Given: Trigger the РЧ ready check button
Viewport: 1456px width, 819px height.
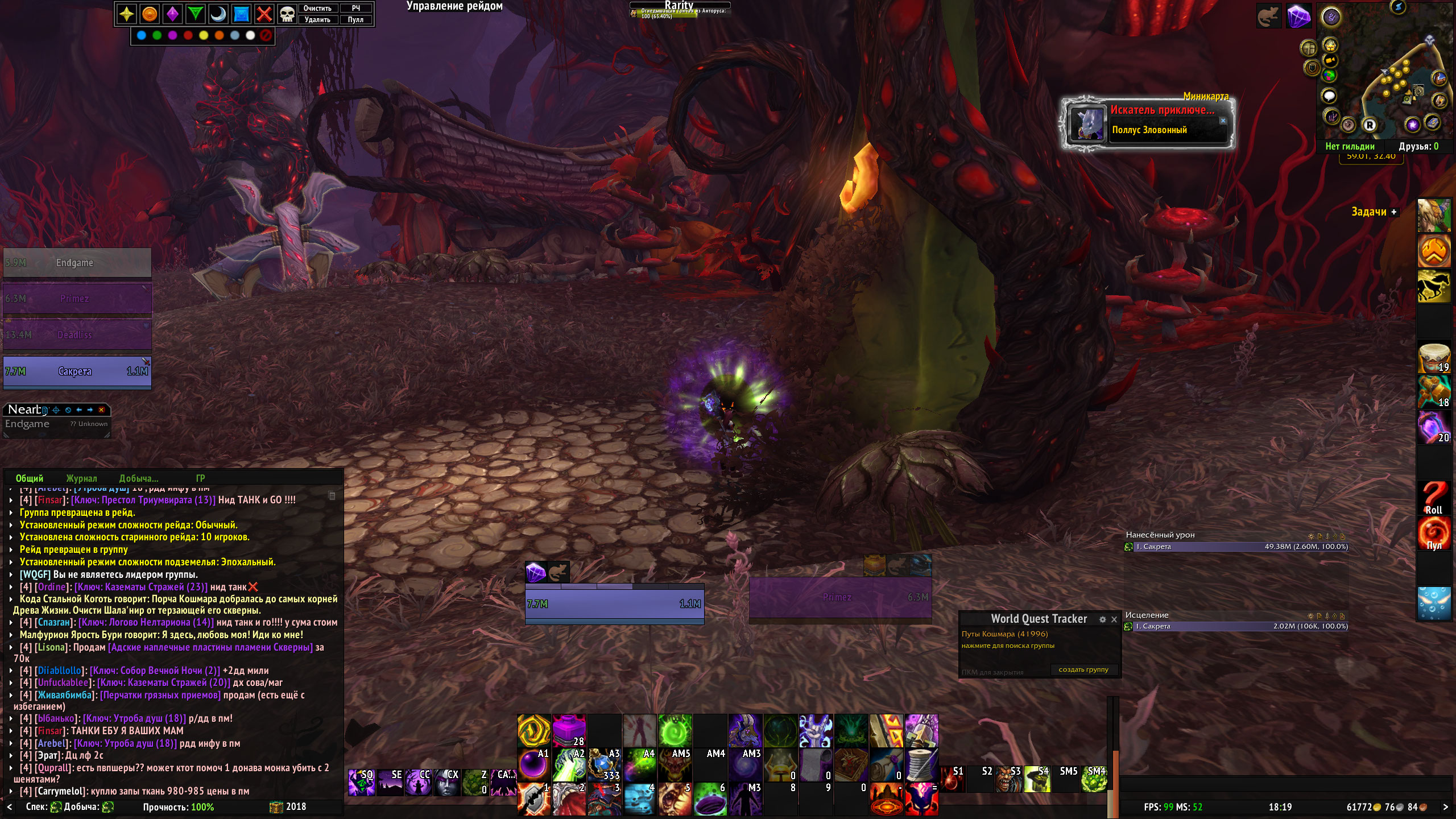Looking at the screenshot, I should 355,9.
